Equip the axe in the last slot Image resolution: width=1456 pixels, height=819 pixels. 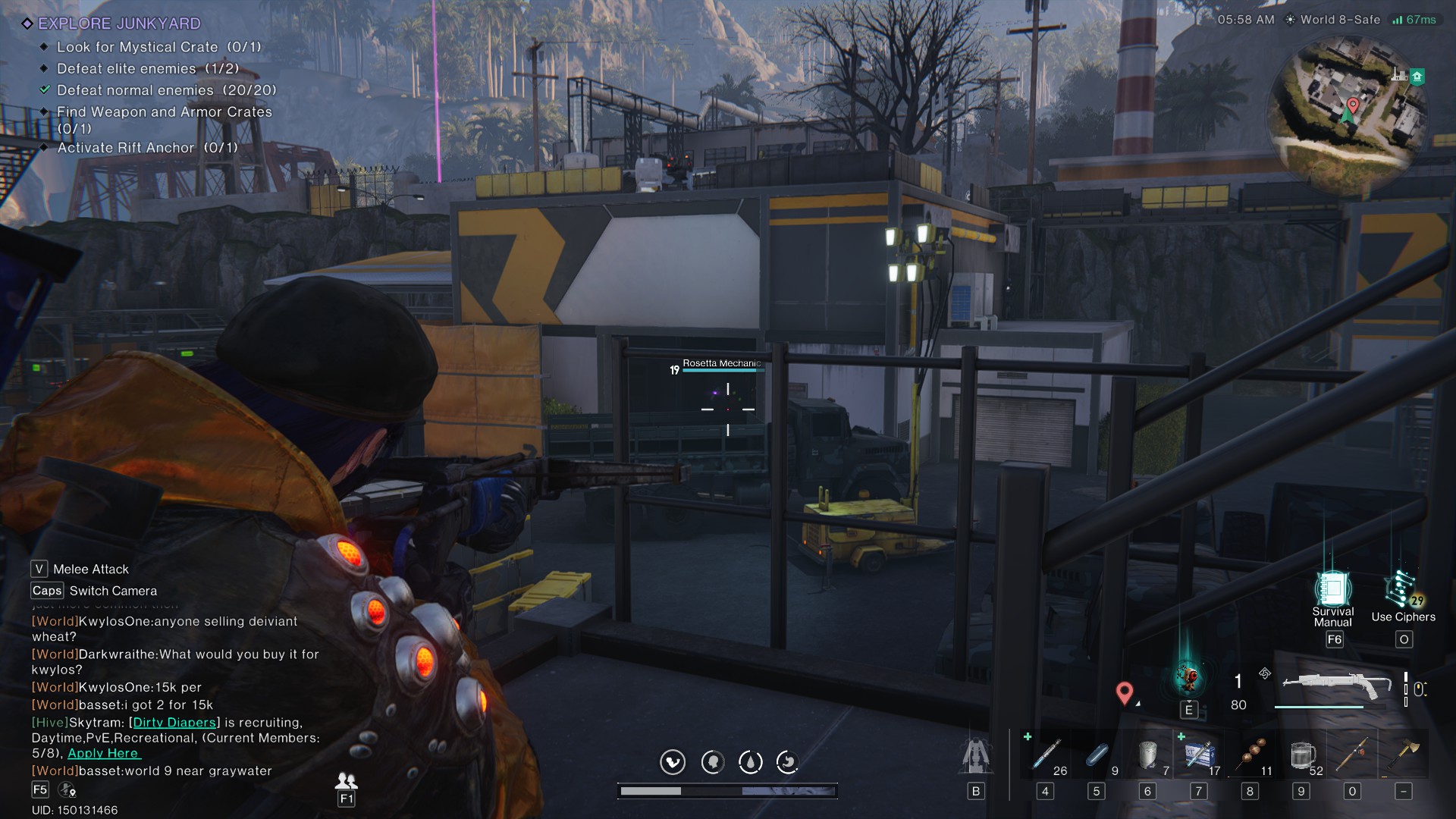tap(1404, 755)
